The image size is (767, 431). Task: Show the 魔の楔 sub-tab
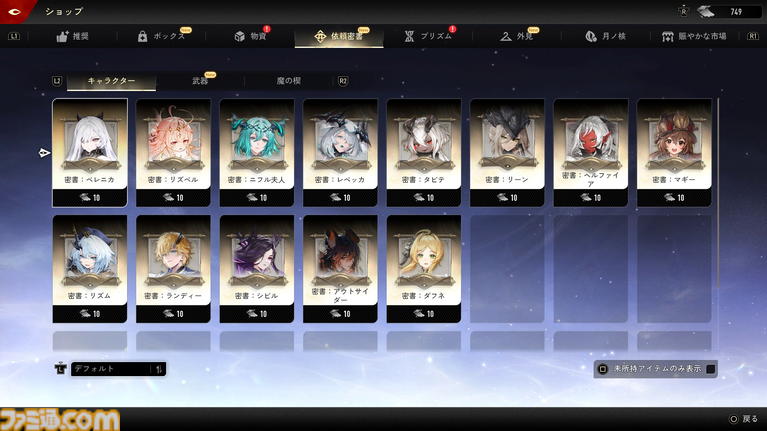point(286,80)
